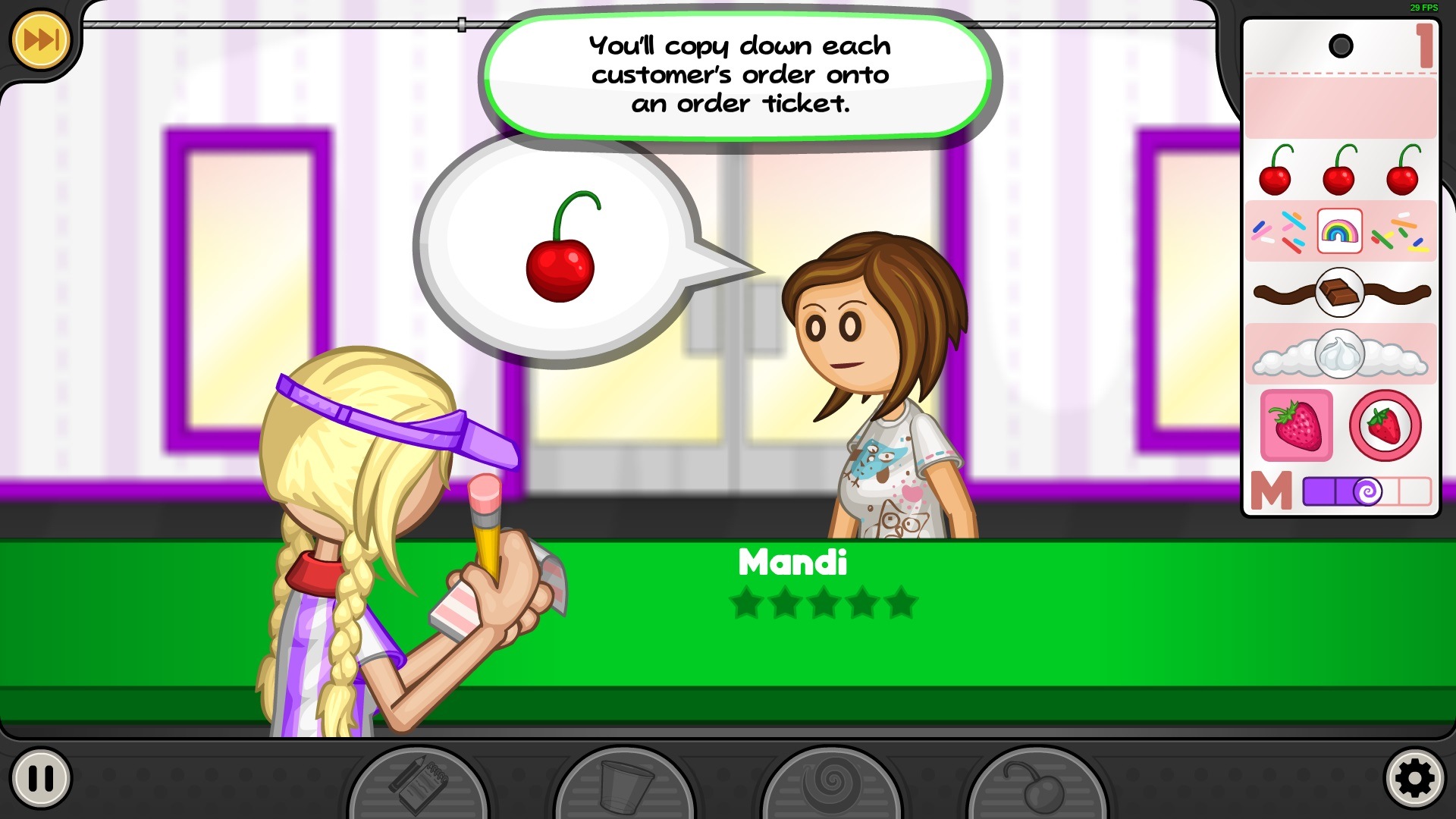Skip the tutorial with the fast-forward button

tap(40, 39)
